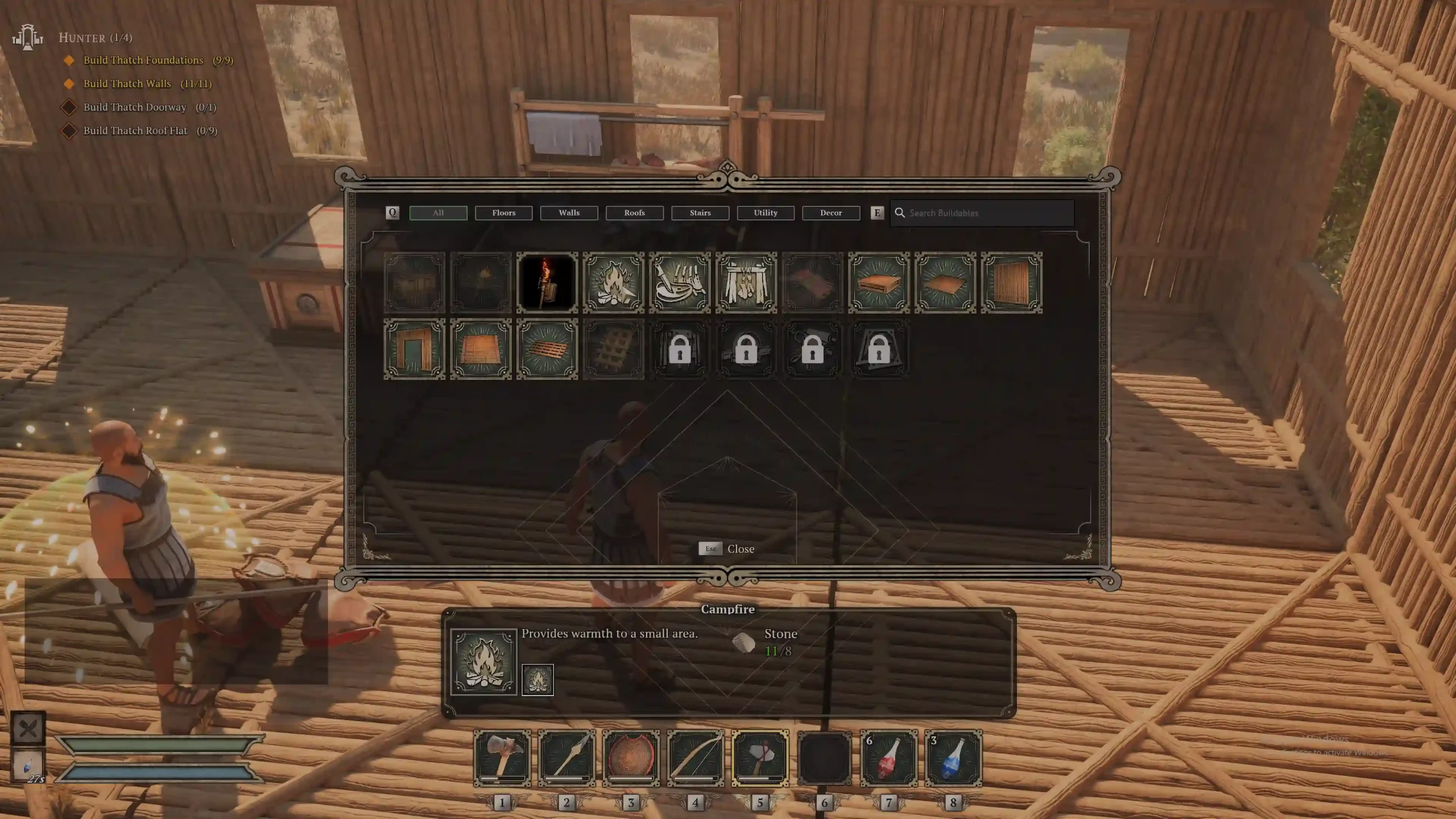Choose the thatch doorway buildable

click(x=415, y=349)
